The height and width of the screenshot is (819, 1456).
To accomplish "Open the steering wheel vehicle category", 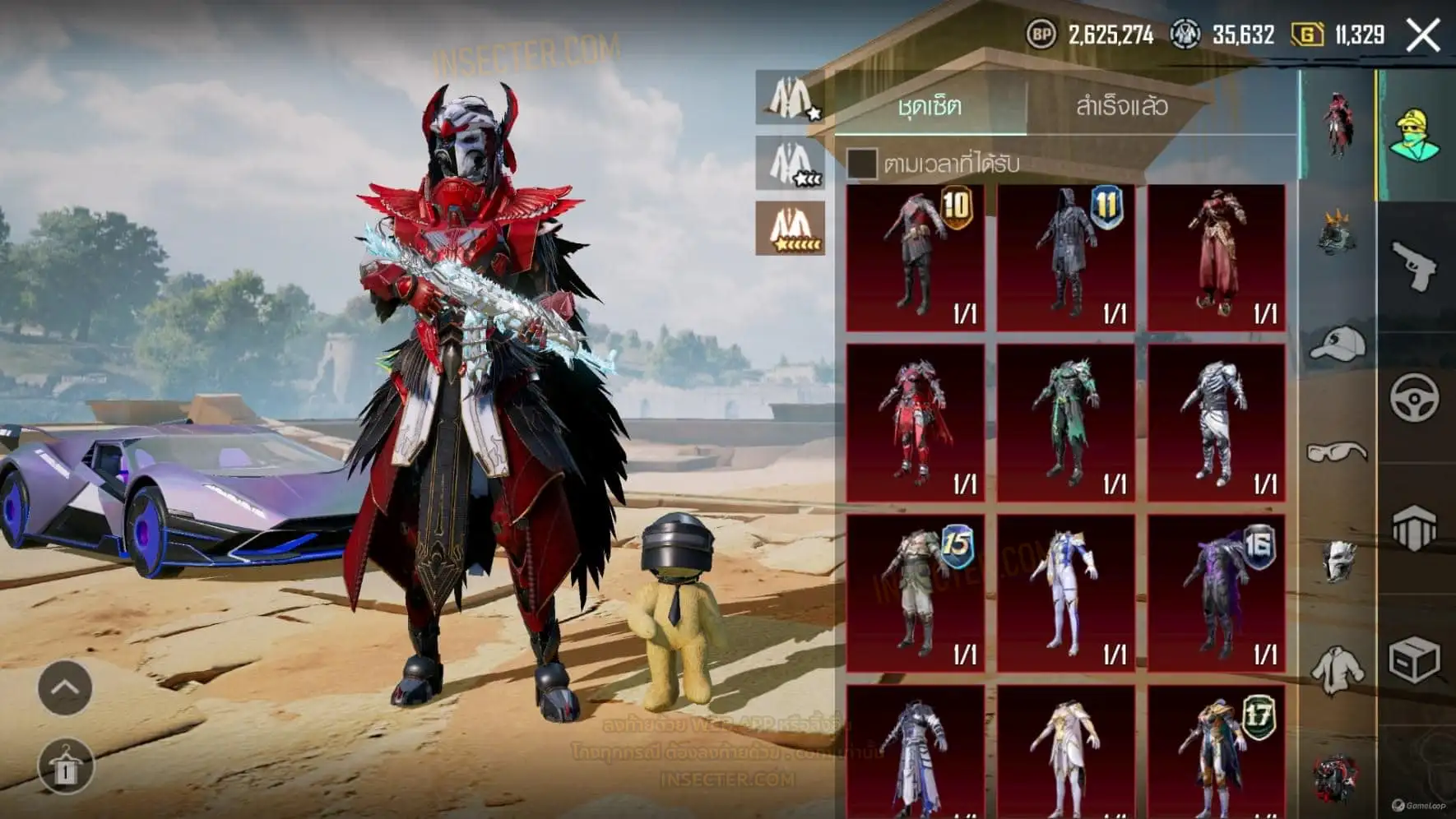I will (1414, 398).
